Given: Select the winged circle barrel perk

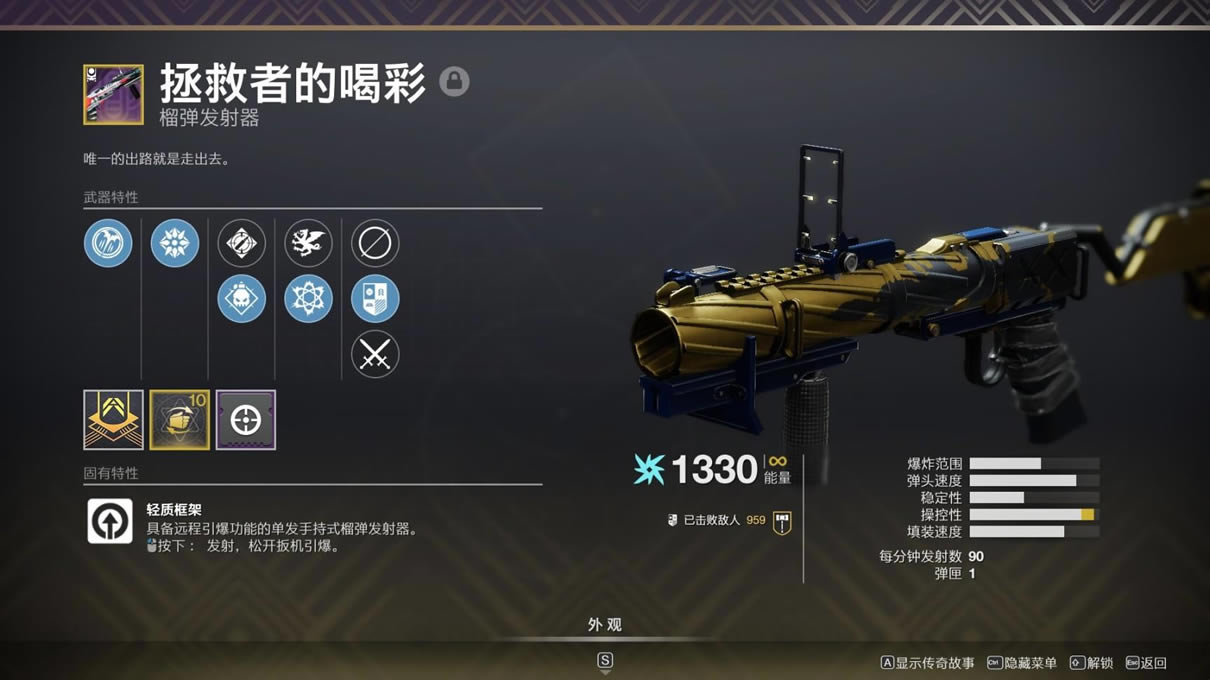Looking at the screenshot, I should [x=108, y=243].
